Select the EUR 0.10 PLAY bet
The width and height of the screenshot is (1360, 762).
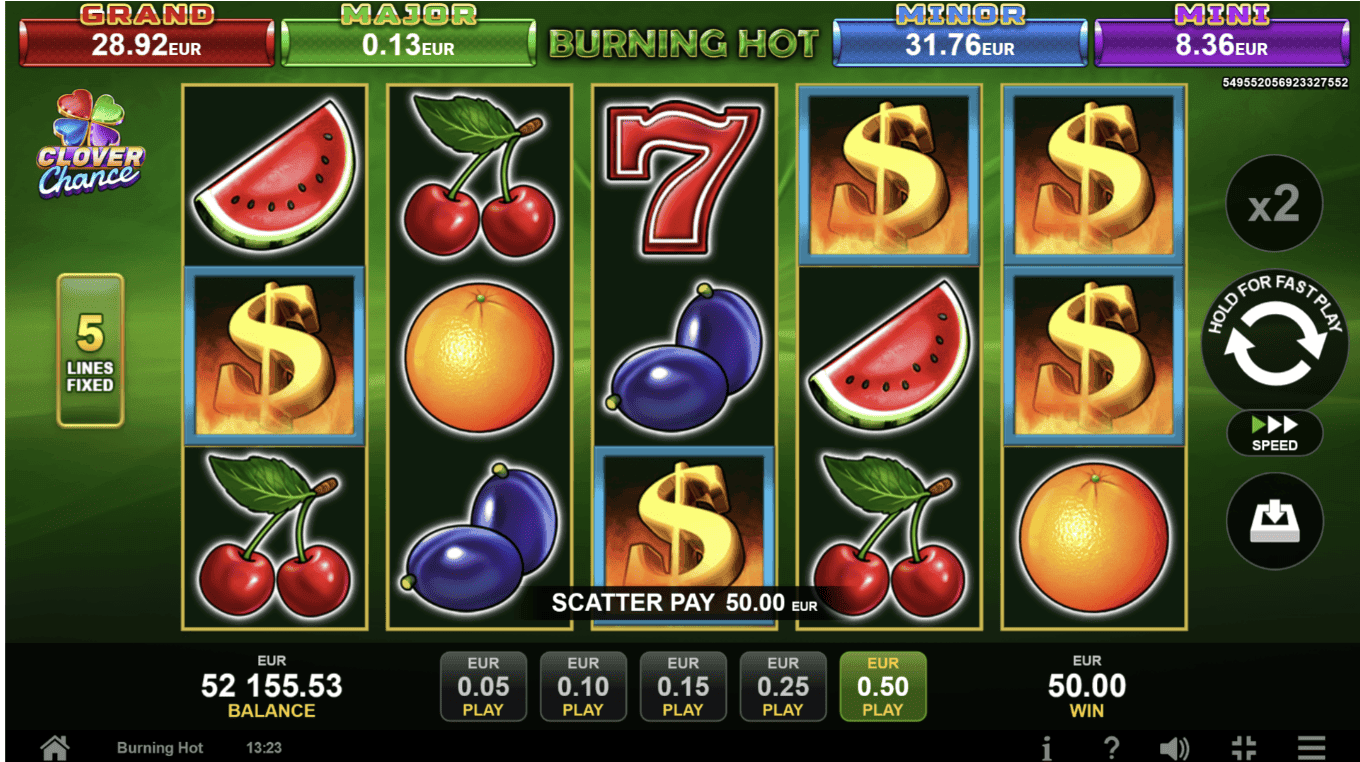pos(583,687)
